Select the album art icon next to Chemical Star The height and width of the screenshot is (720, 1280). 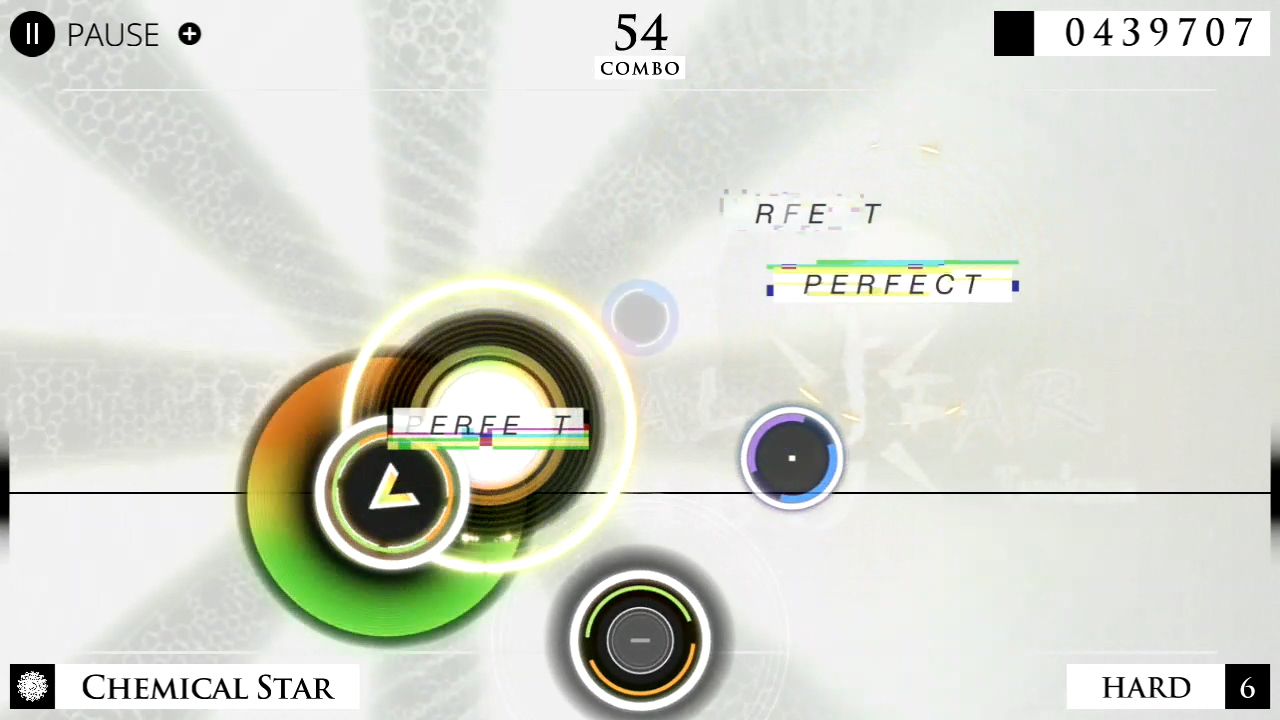pyautogui.click(x=32, y=687)
